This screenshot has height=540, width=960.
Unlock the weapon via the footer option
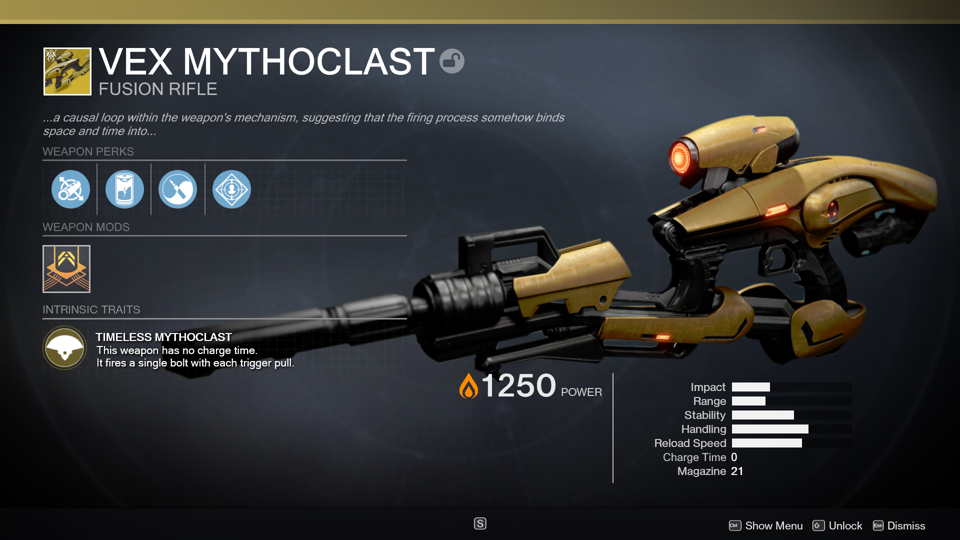[837, 526]
